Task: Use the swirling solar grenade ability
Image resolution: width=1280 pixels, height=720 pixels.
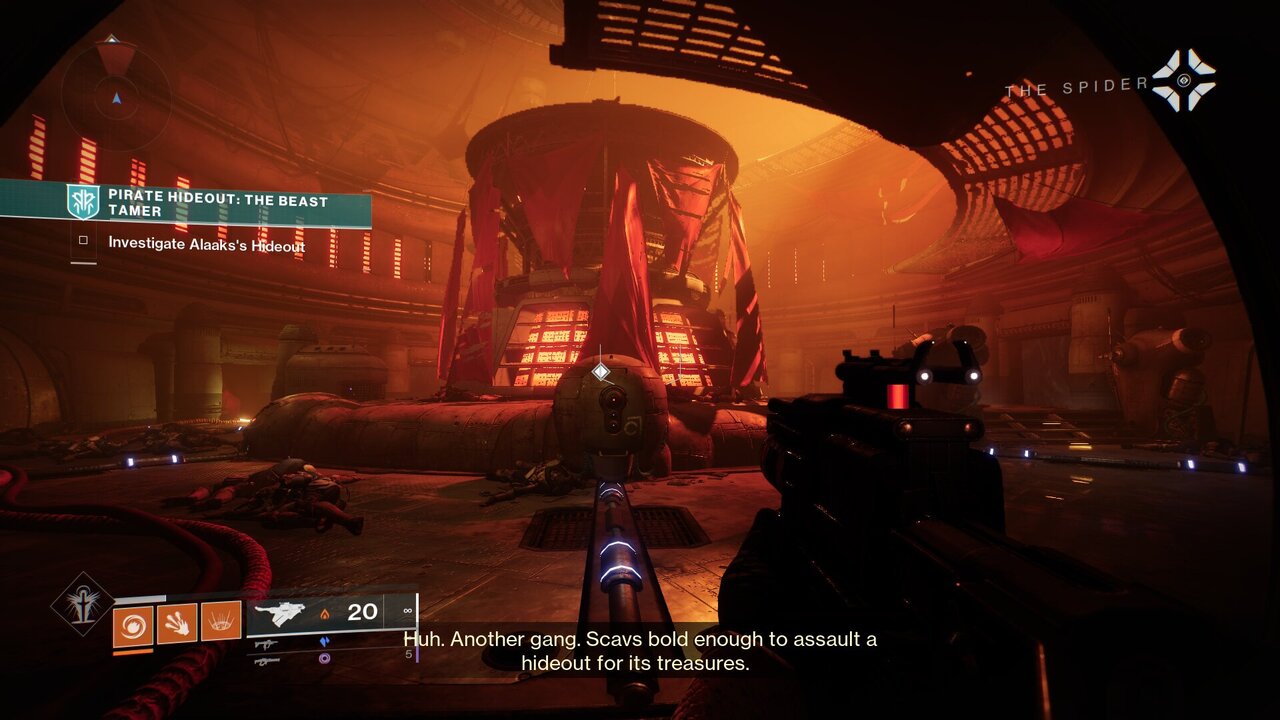Action: click(x=133, y=622)
